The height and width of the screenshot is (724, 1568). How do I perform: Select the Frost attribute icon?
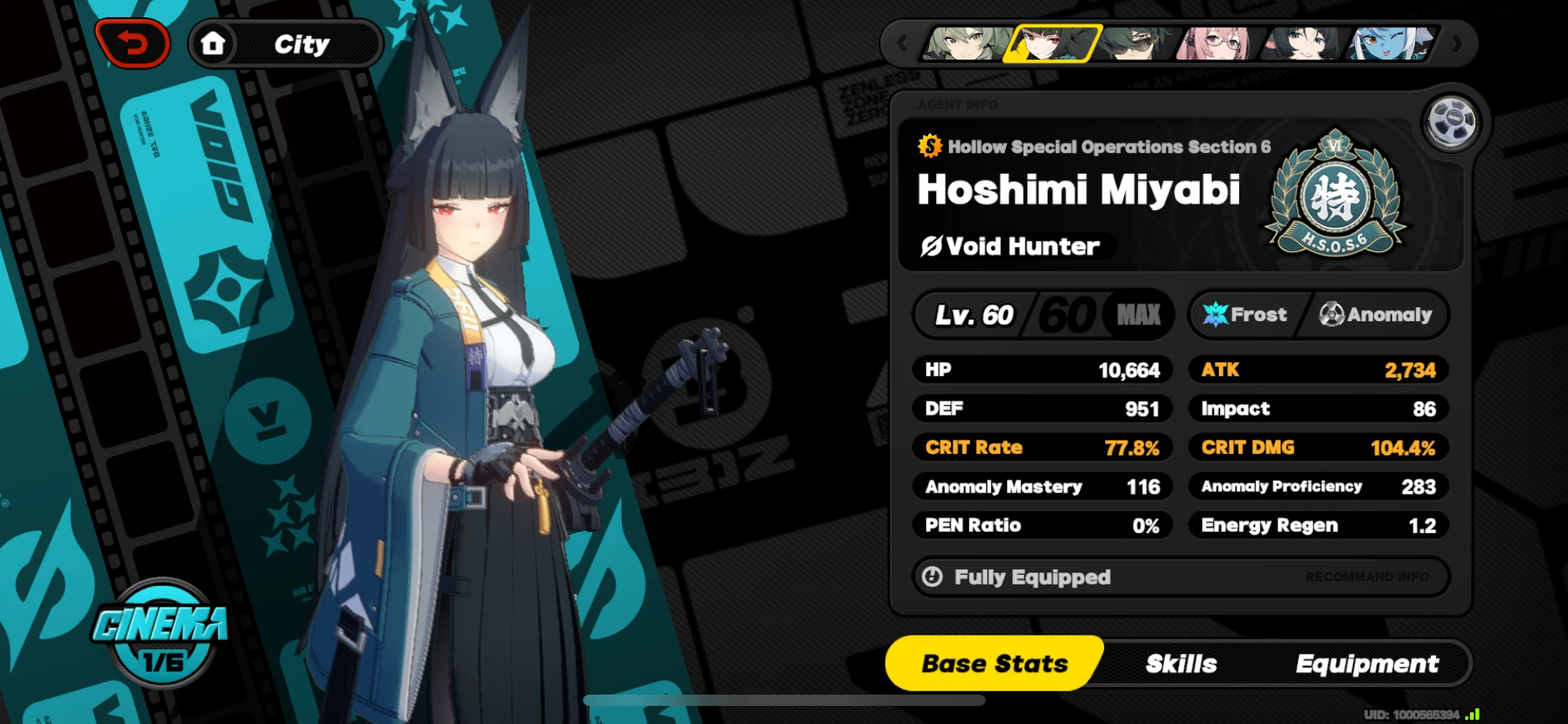pyautogui.click(x=1217, y=314)
